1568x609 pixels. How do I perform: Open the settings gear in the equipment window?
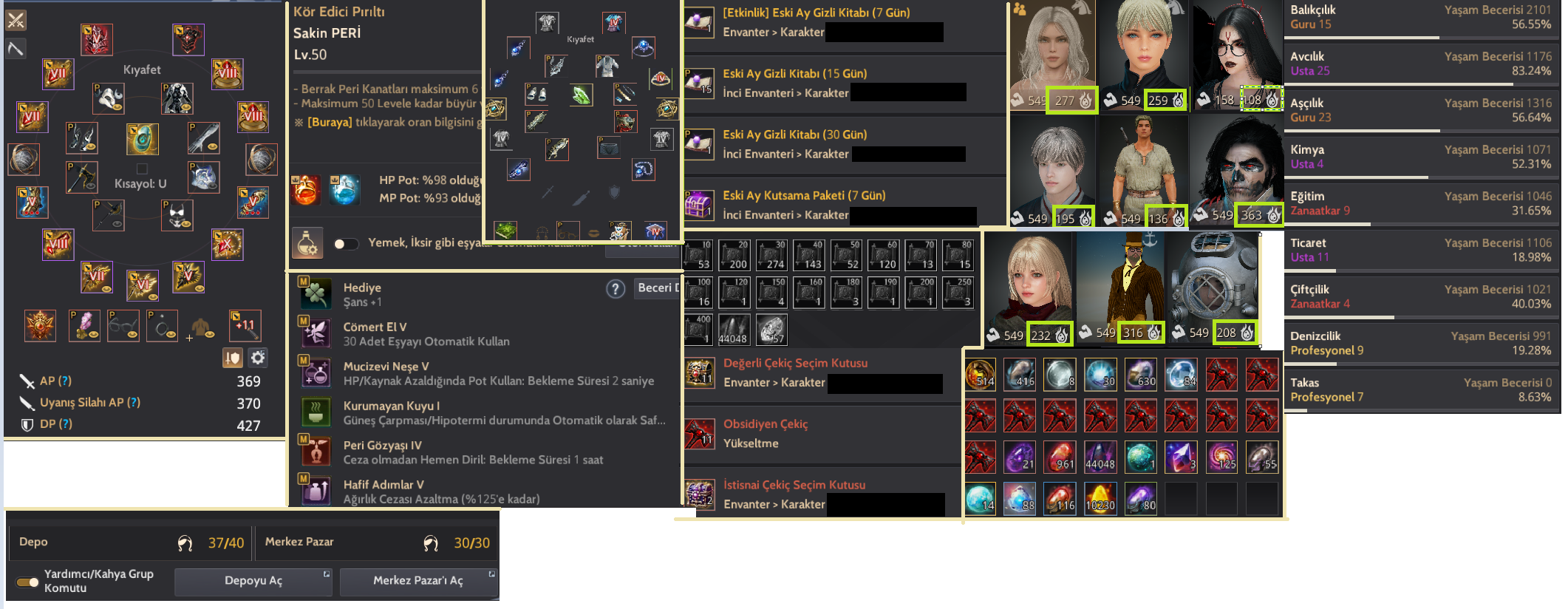point(256,357)
